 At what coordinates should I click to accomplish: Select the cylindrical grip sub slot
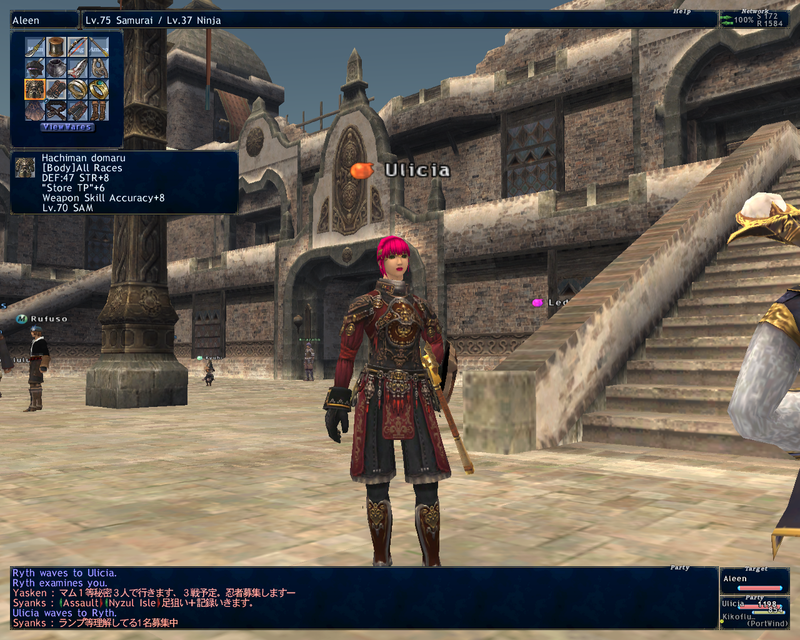click(x=55, y=47)
